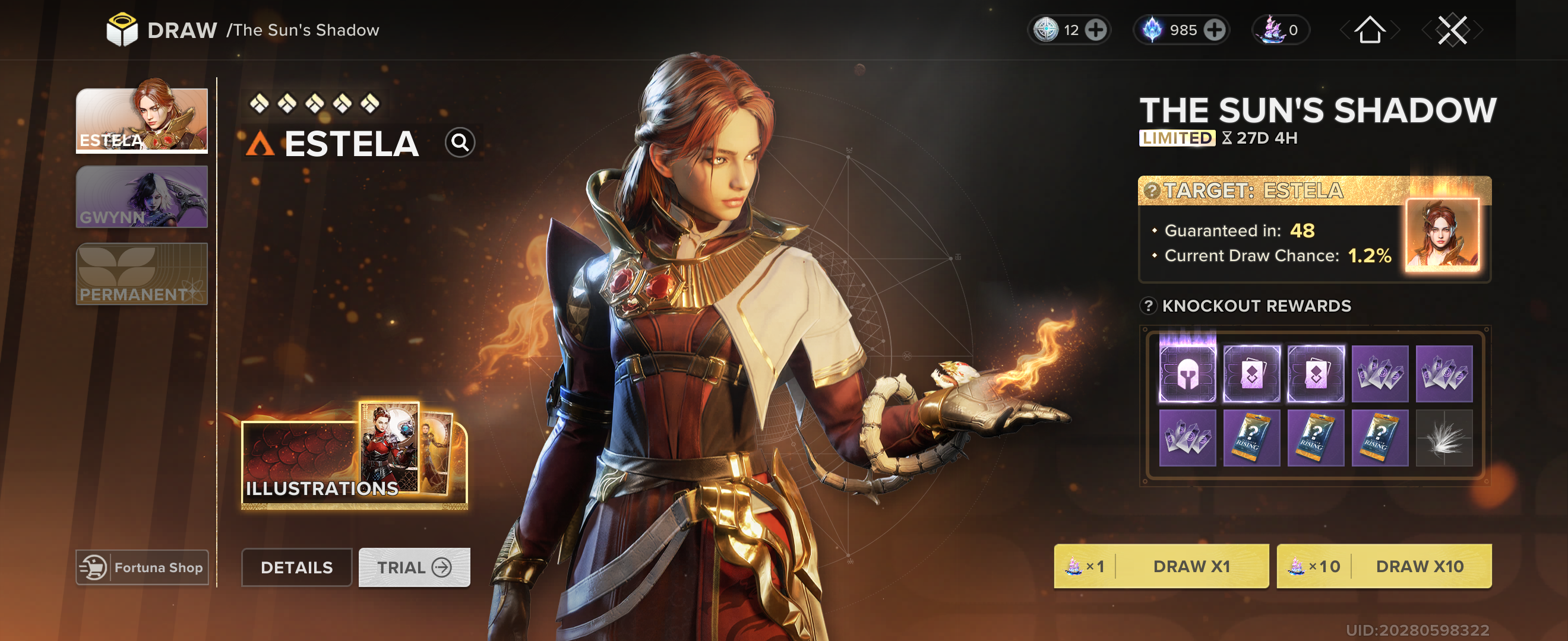Tap the ship ticket currency counter

(x=1281, y=30)
